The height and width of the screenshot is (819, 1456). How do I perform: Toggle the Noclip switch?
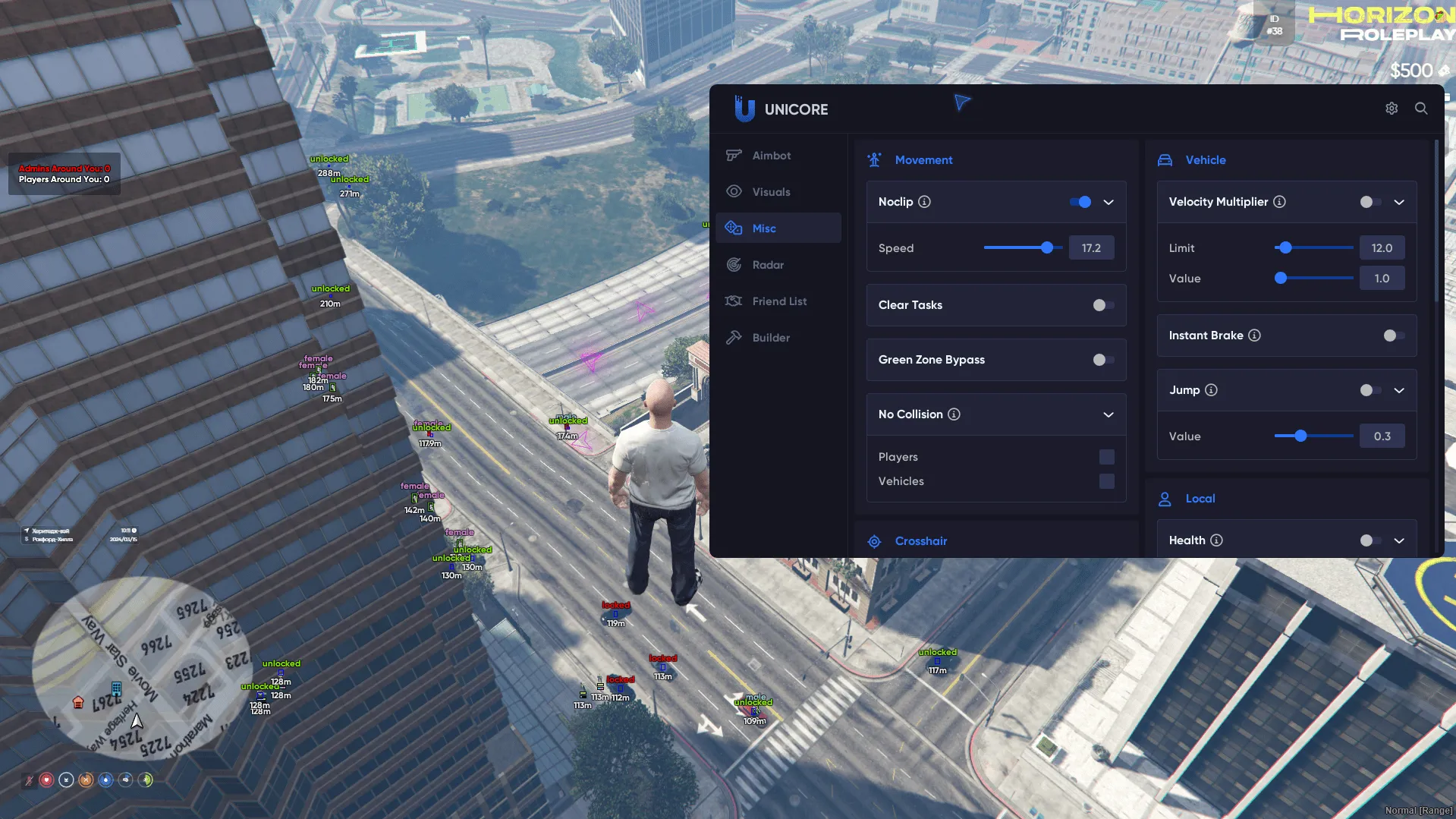pyautogui.click(x=1080, y=202)
